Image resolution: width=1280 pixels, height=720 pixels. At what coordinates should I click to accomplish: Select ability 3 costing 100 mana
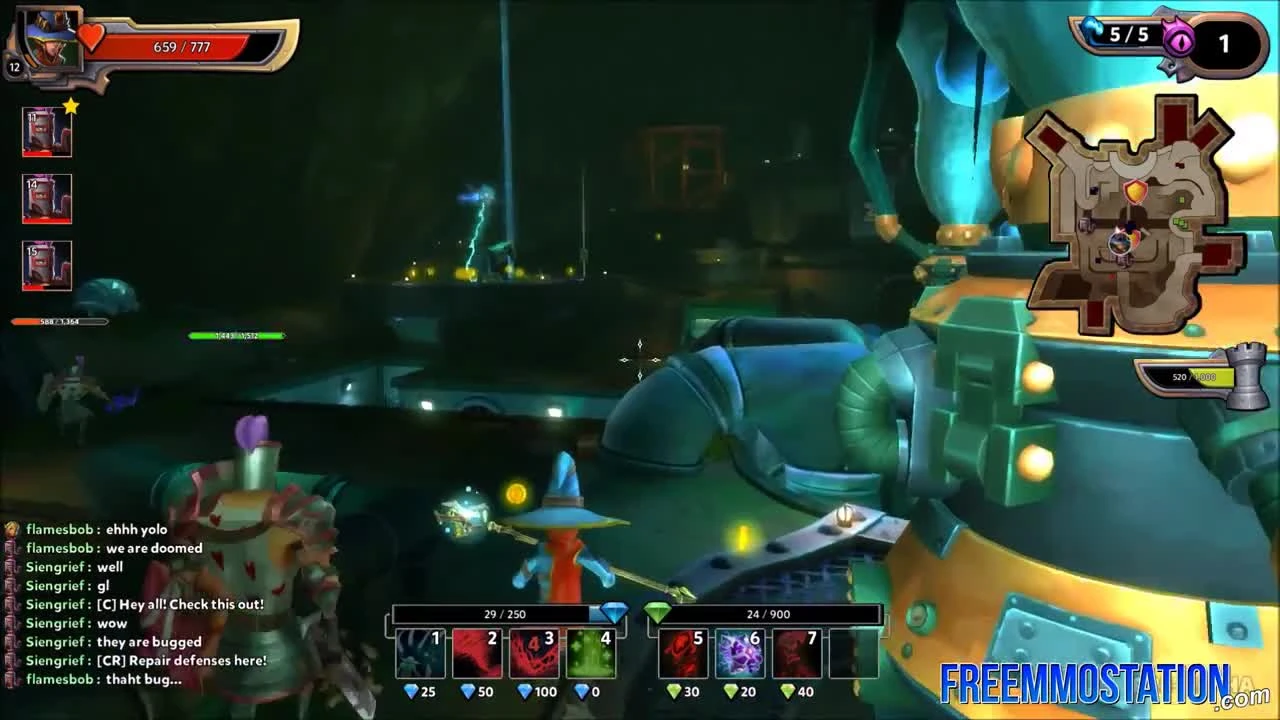coord(536,652)
